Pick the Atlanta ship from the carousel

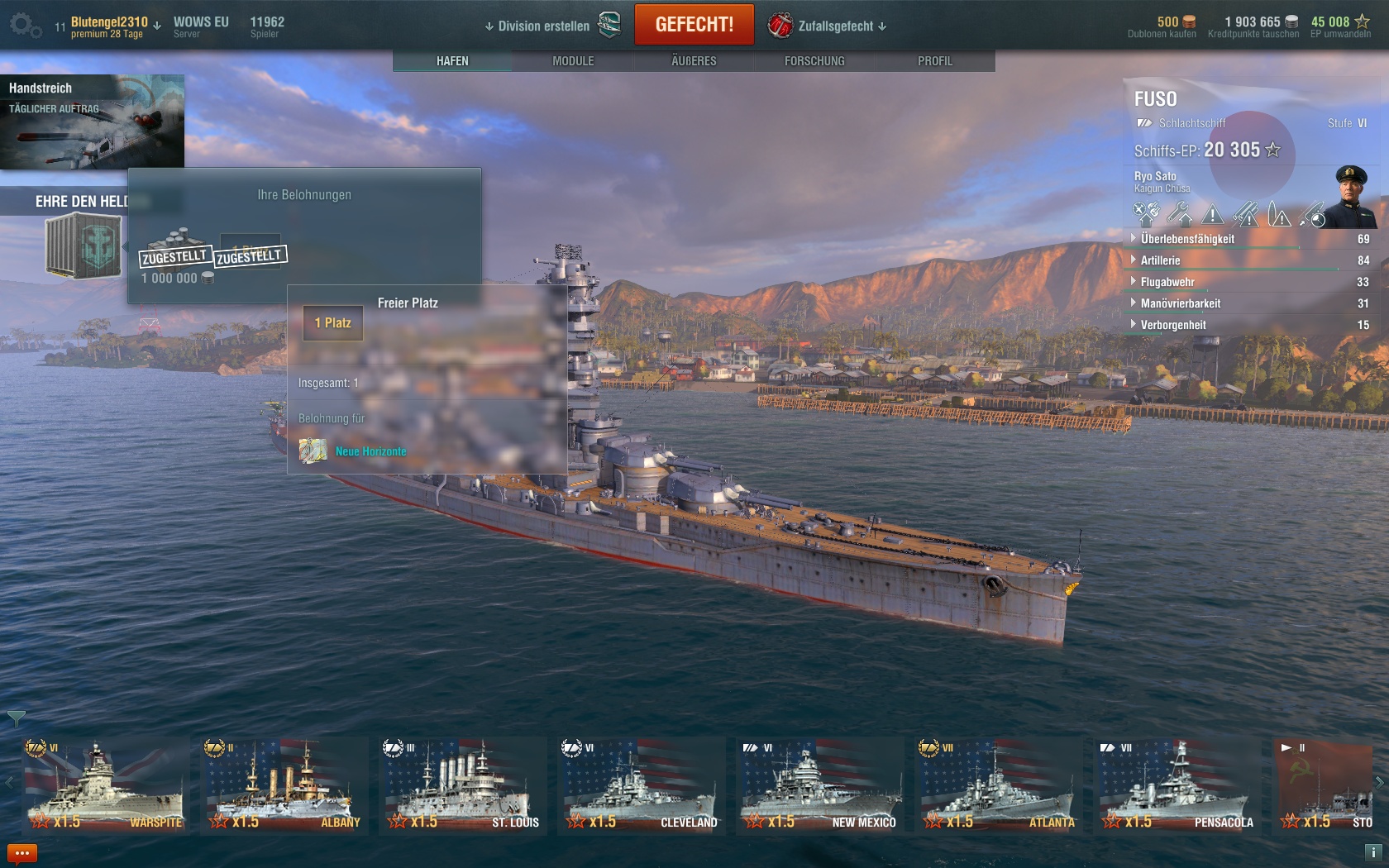pyautogui.click(x=998, y=786)
